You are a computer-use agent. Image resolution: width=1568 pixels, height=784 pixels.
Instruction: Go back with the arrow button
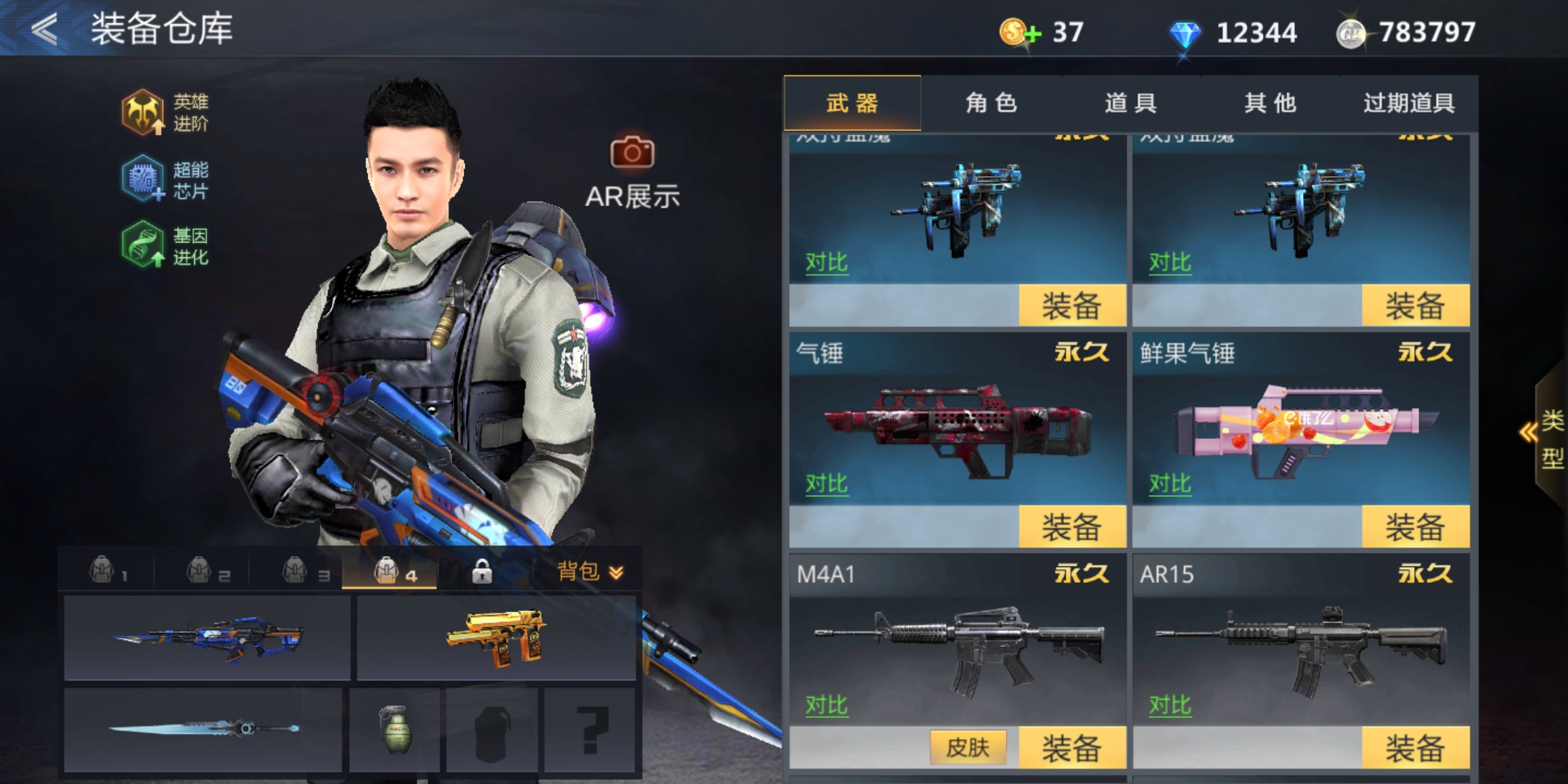pyautogui.click(x=45, y=30)
